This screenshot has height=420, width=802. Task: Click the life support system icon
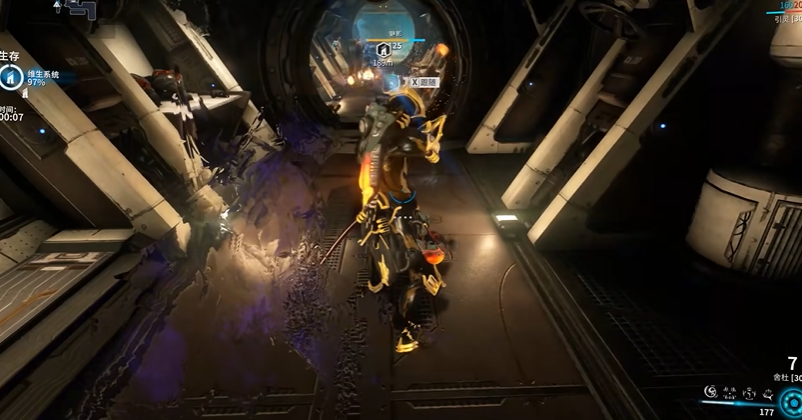point(12,77)
